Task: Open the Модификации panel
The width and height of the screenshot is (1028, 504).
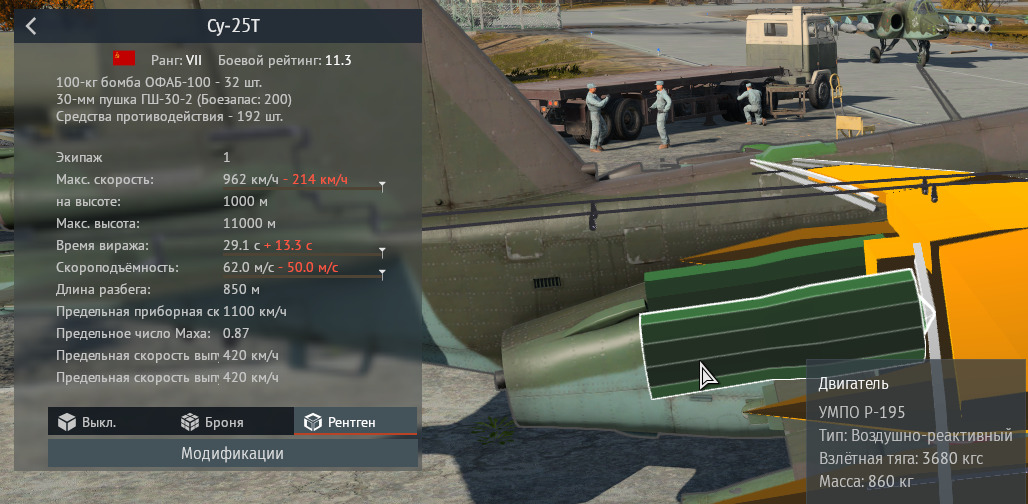Action: pos(232,454)
